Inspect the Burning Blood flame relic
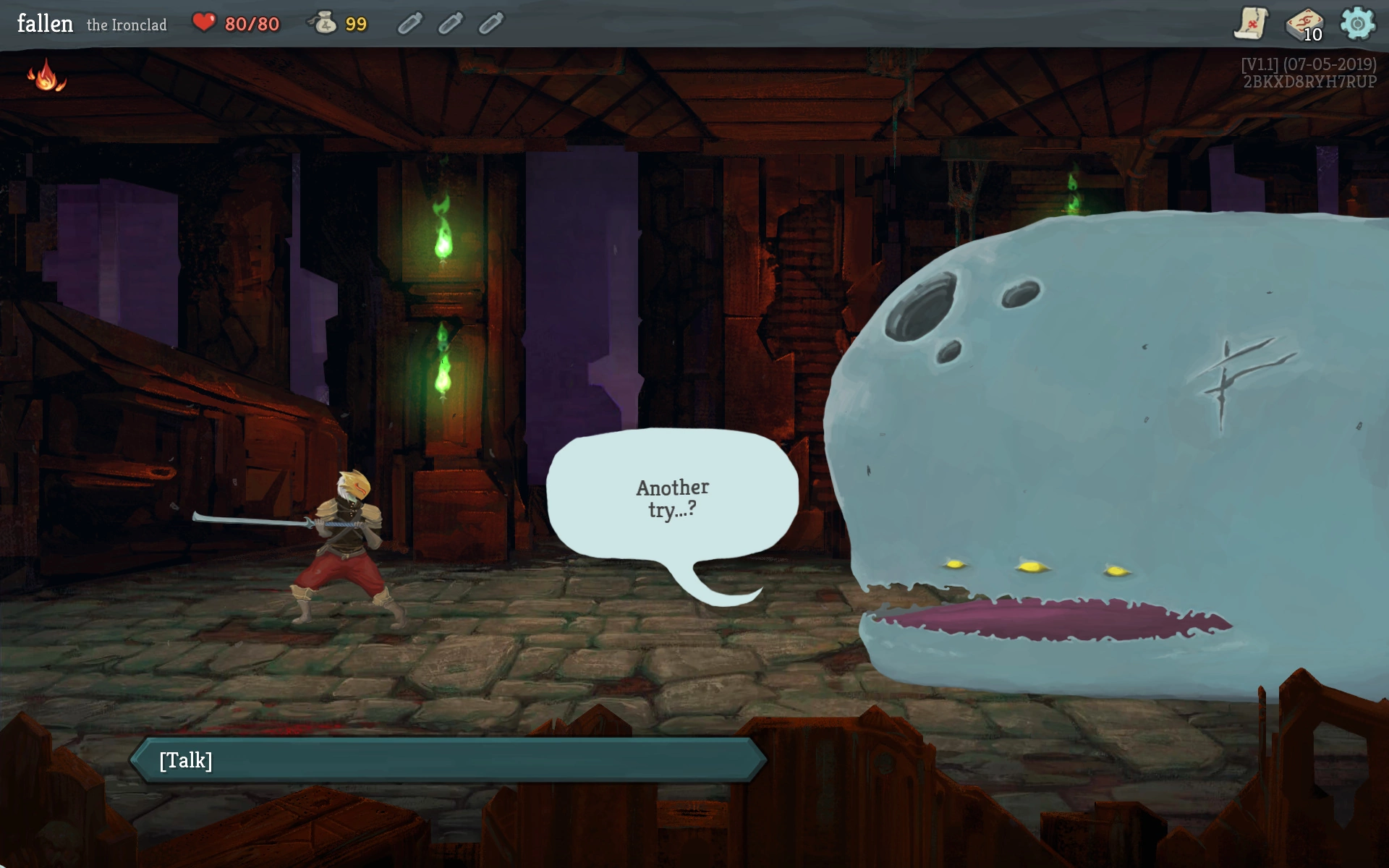The width and height of the screenshot is (1389, 868). (46, 75)
